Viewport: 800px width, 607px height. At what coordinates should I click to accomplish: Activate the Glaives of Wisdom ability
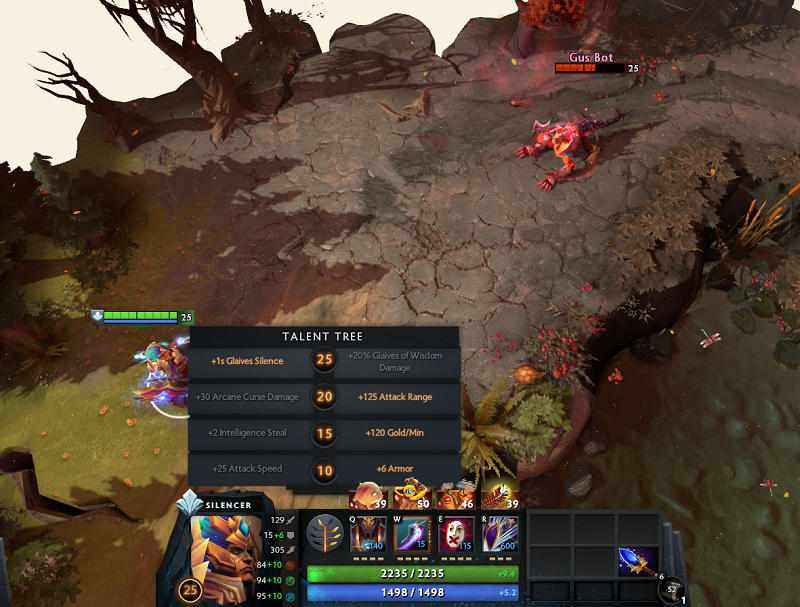tap(412, 534)
